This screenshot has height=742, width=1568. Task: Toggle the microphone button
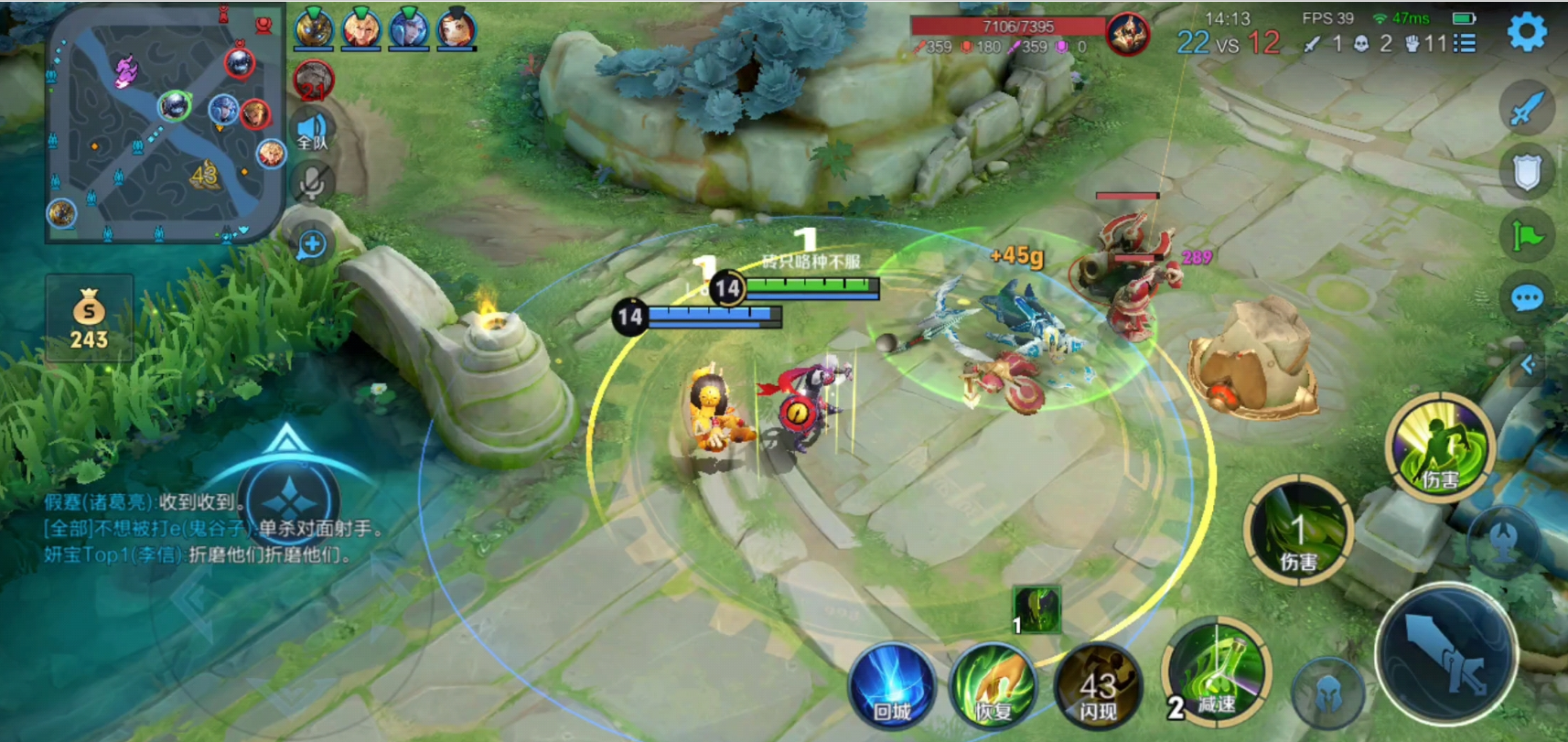[312, 183]
